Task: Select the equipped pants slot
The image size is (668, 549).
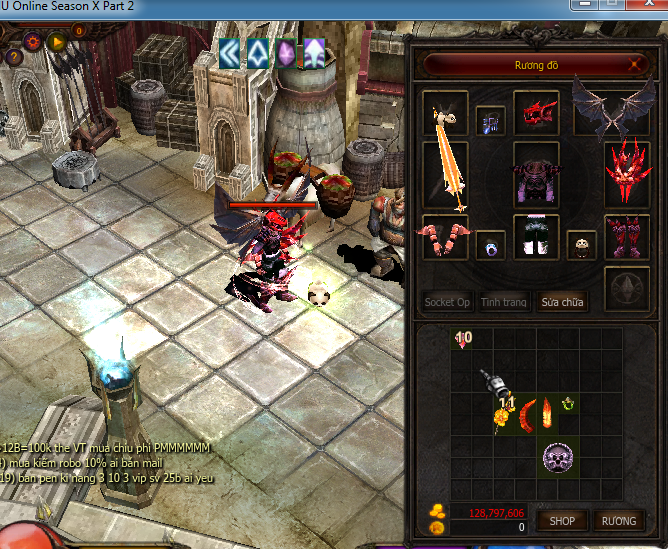Action: point(537,239)
